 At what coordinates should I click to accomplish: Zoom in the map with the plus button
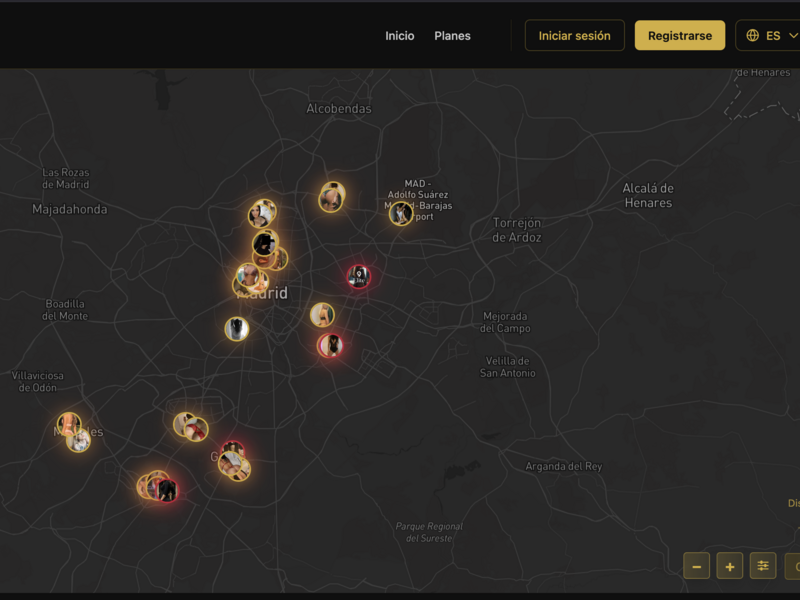[730, 566]
